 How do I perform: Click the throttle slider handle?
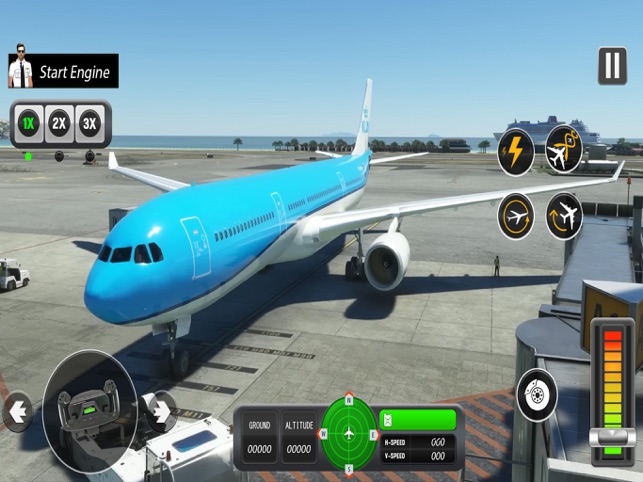(612, 436)
